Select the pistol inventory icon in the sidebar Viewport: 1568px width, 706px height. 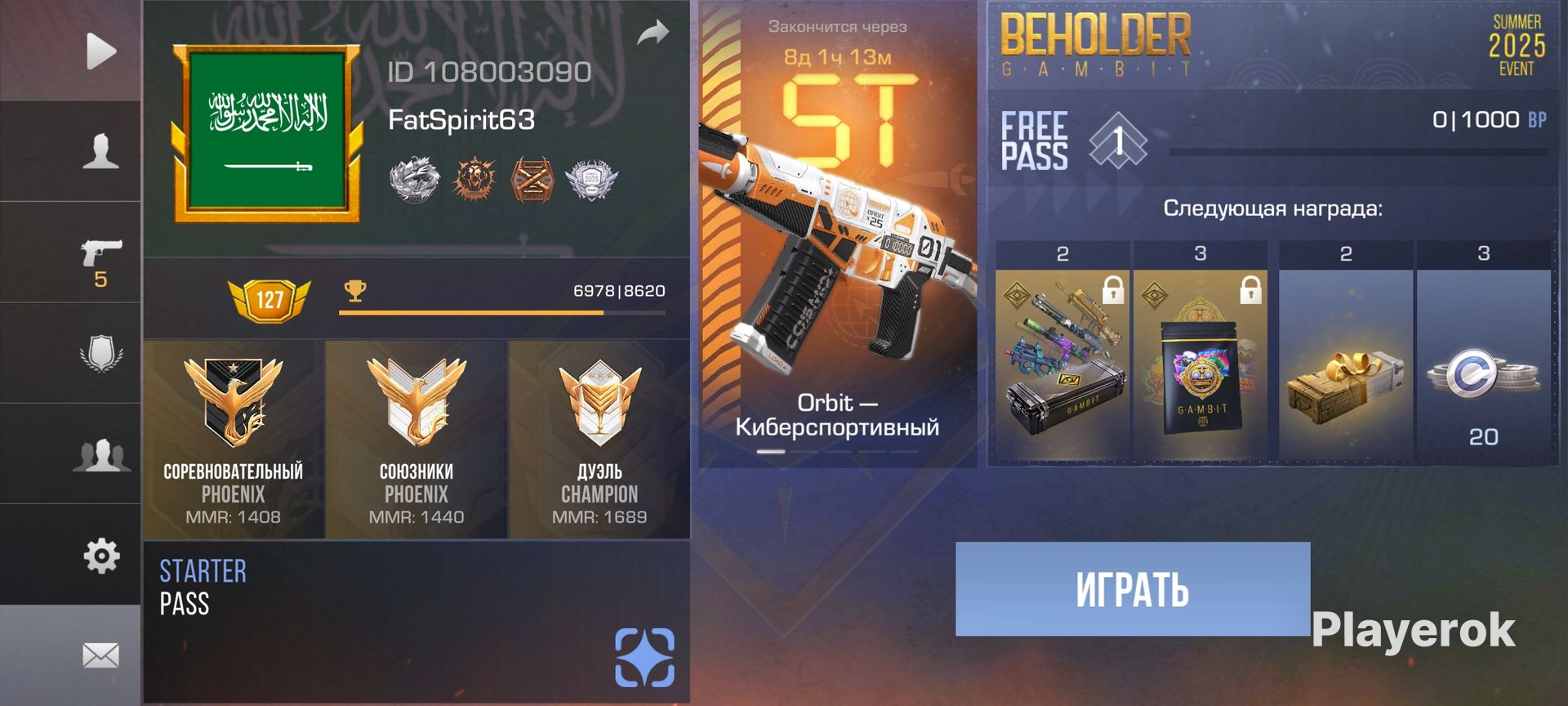click(101, 255)
